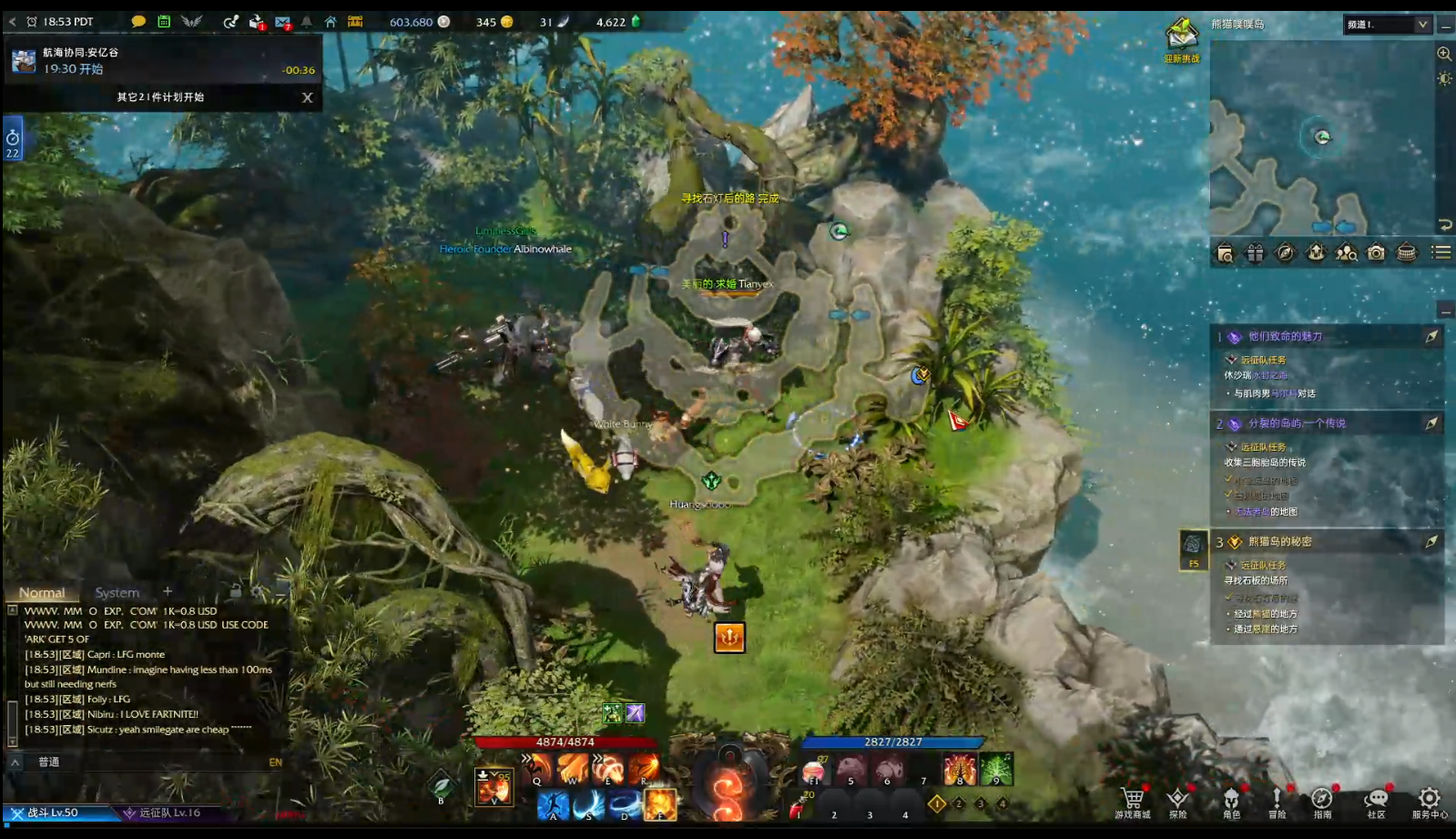
Task: Click the camera icon under the minimap
Action: [x=1376, y=253]
